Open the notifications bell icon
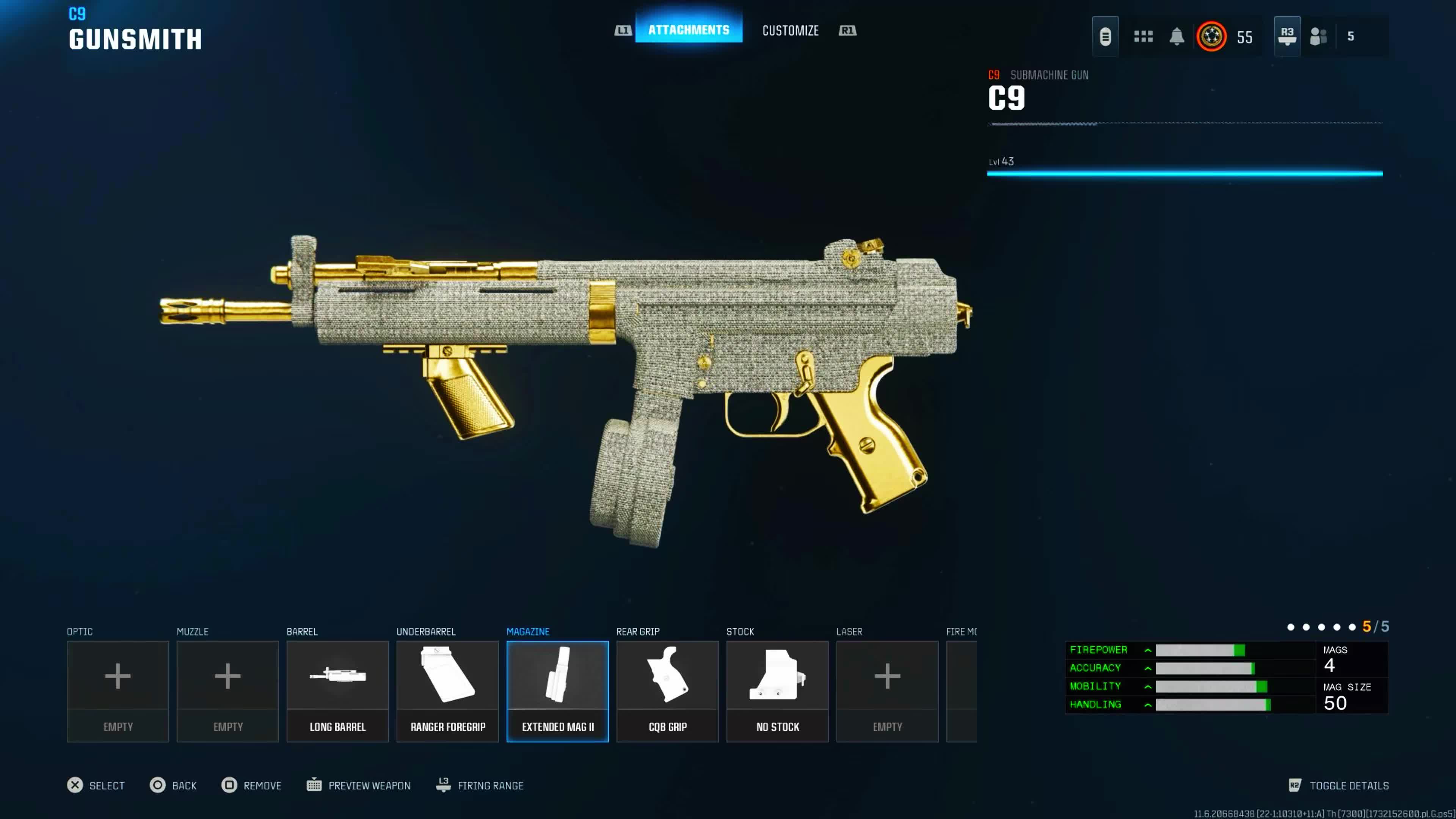1456x819 pixels. 1176,37
